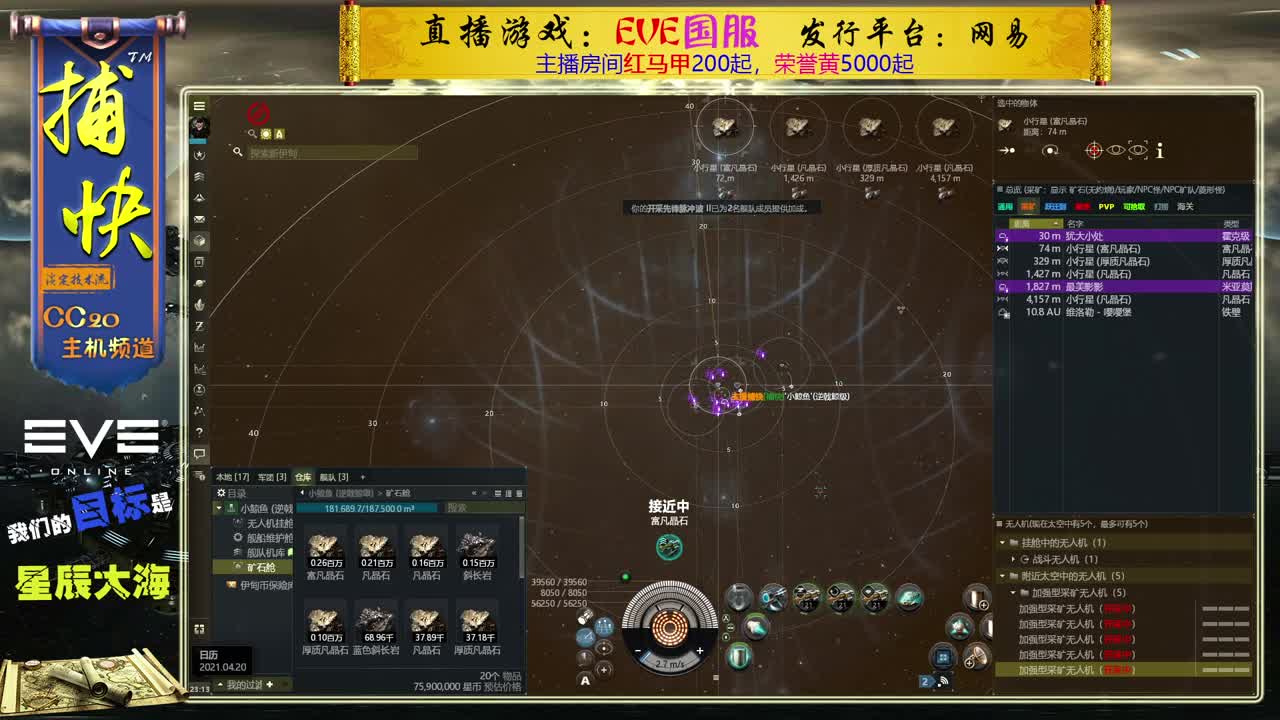Click the orbit icon in selected item panel
The image size is (1280, 720).
pos(1050,150)
